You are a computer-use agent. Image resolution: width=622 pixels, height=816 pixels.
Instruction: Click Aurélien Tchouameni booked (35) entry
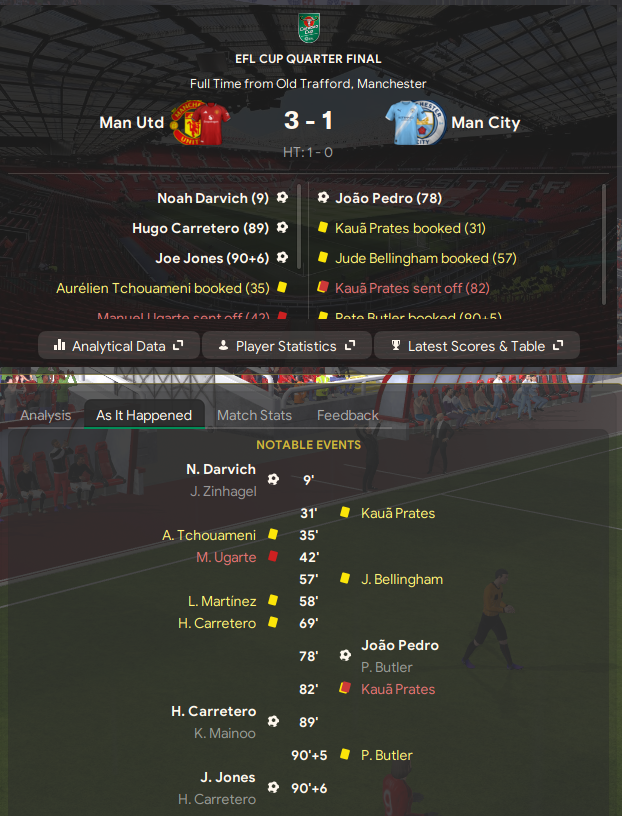pos(163,288)
